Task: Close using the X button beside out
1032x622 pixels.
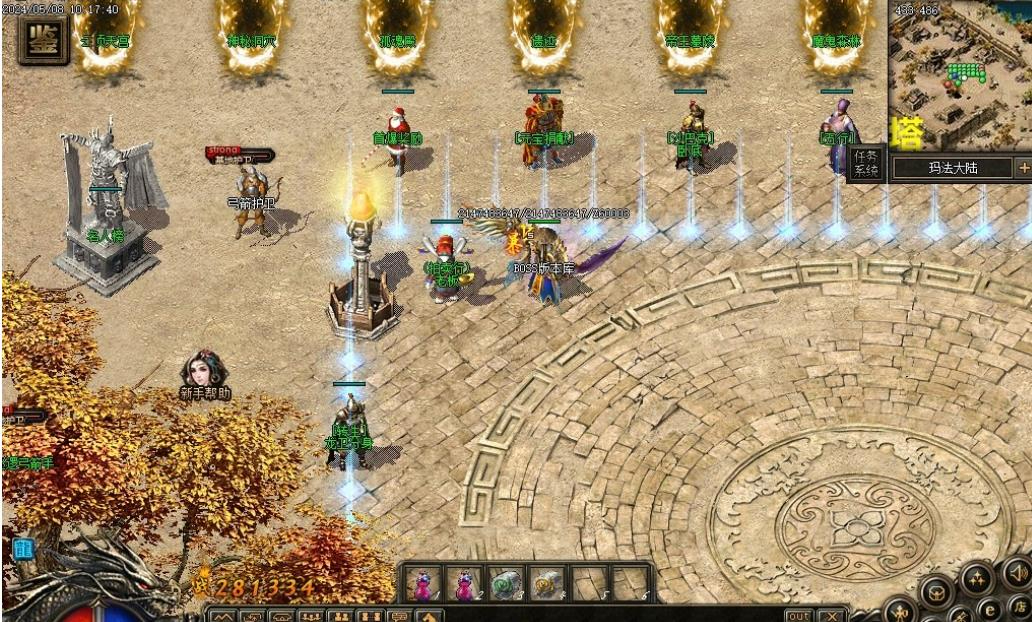Action: click(x=831, y=615)
